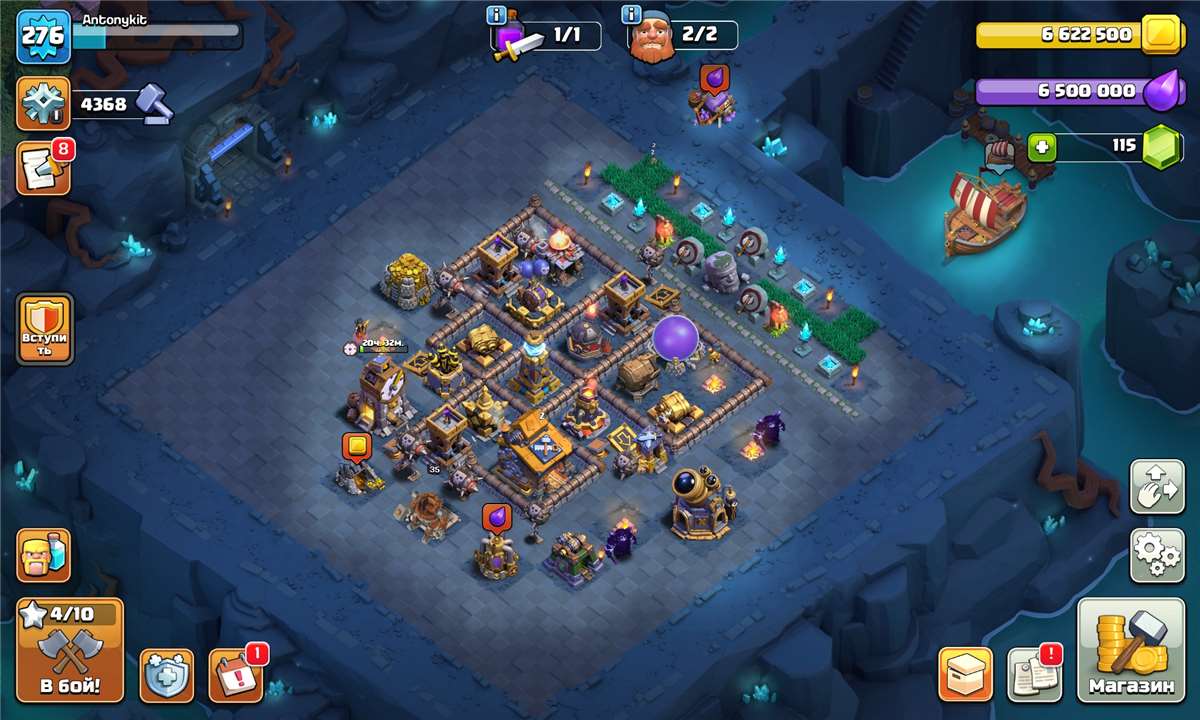1200x720 pixels.
Task: Add gems with the green plus button
Action: [1042, 147]
